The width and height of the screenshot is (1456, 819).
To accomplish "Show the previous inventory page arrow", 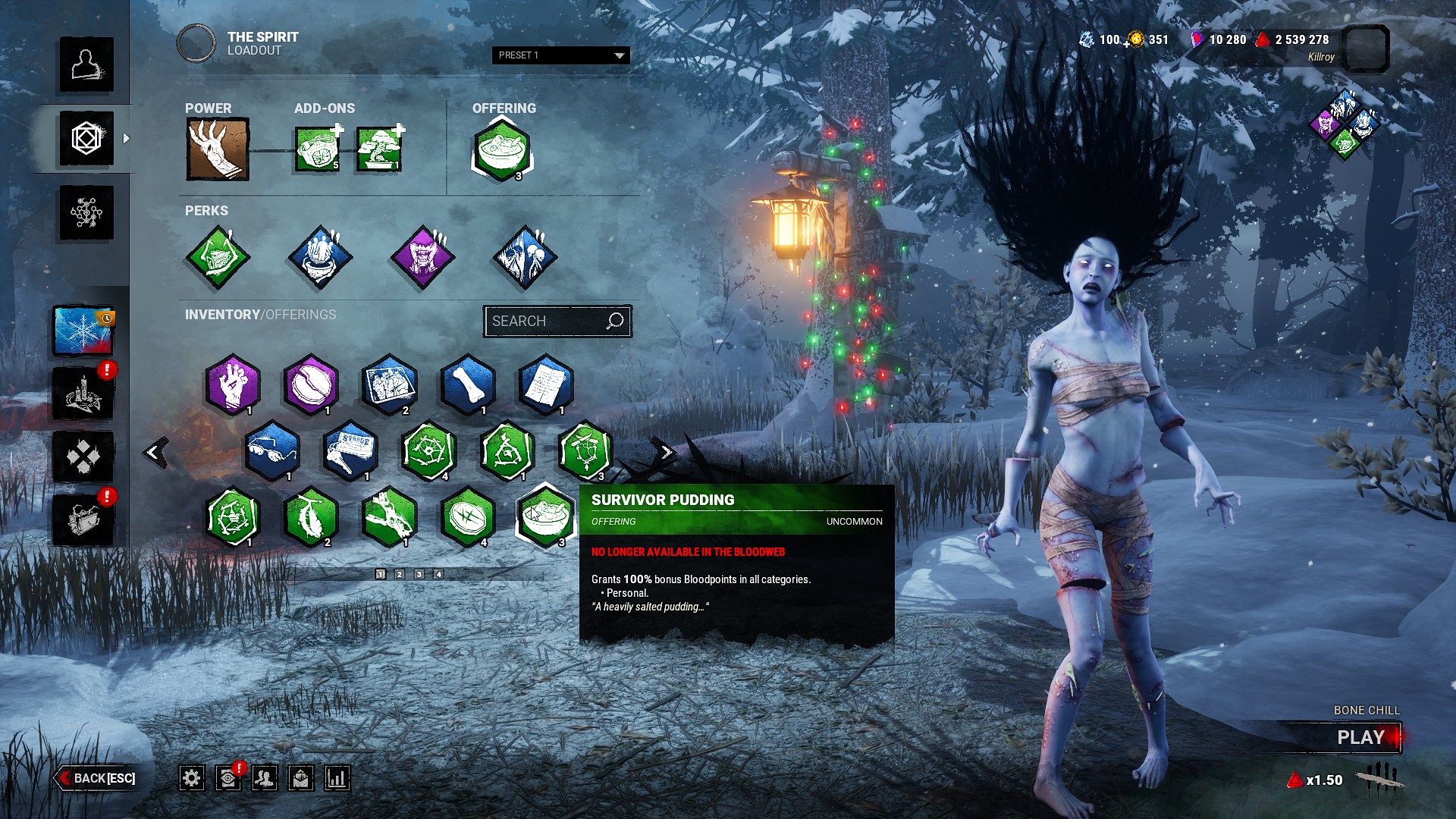I will (x=155, y=453).
